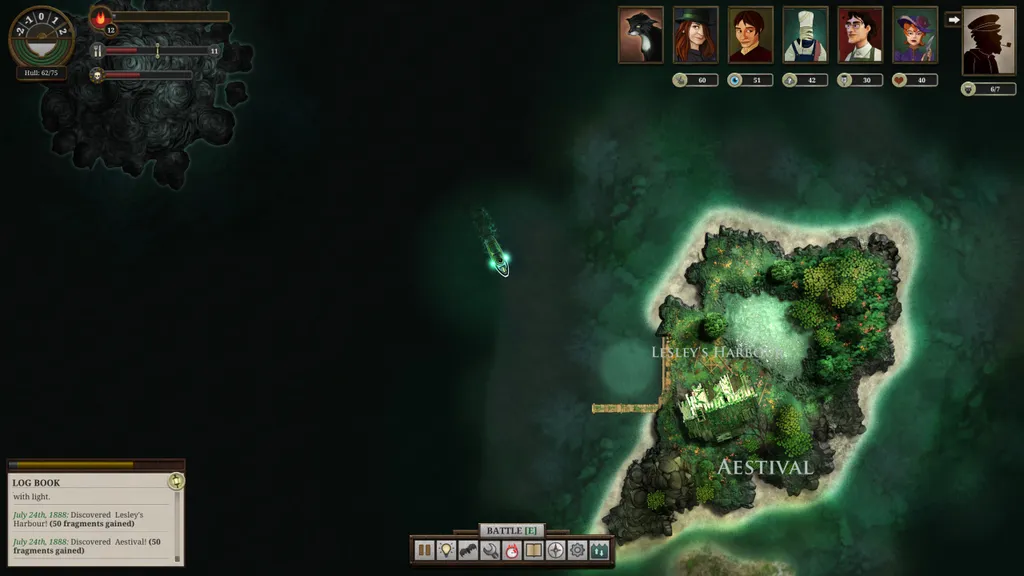1024x576 pixels.
Task: Open the gear settings icon
Action: [577, 550]
